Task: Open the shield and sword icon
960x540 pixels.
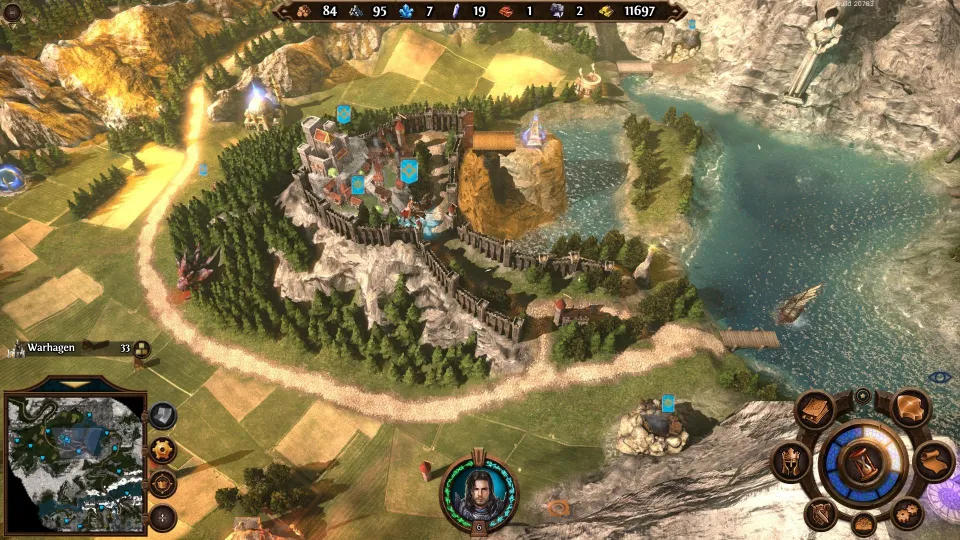Action: (x=819, y=514)
